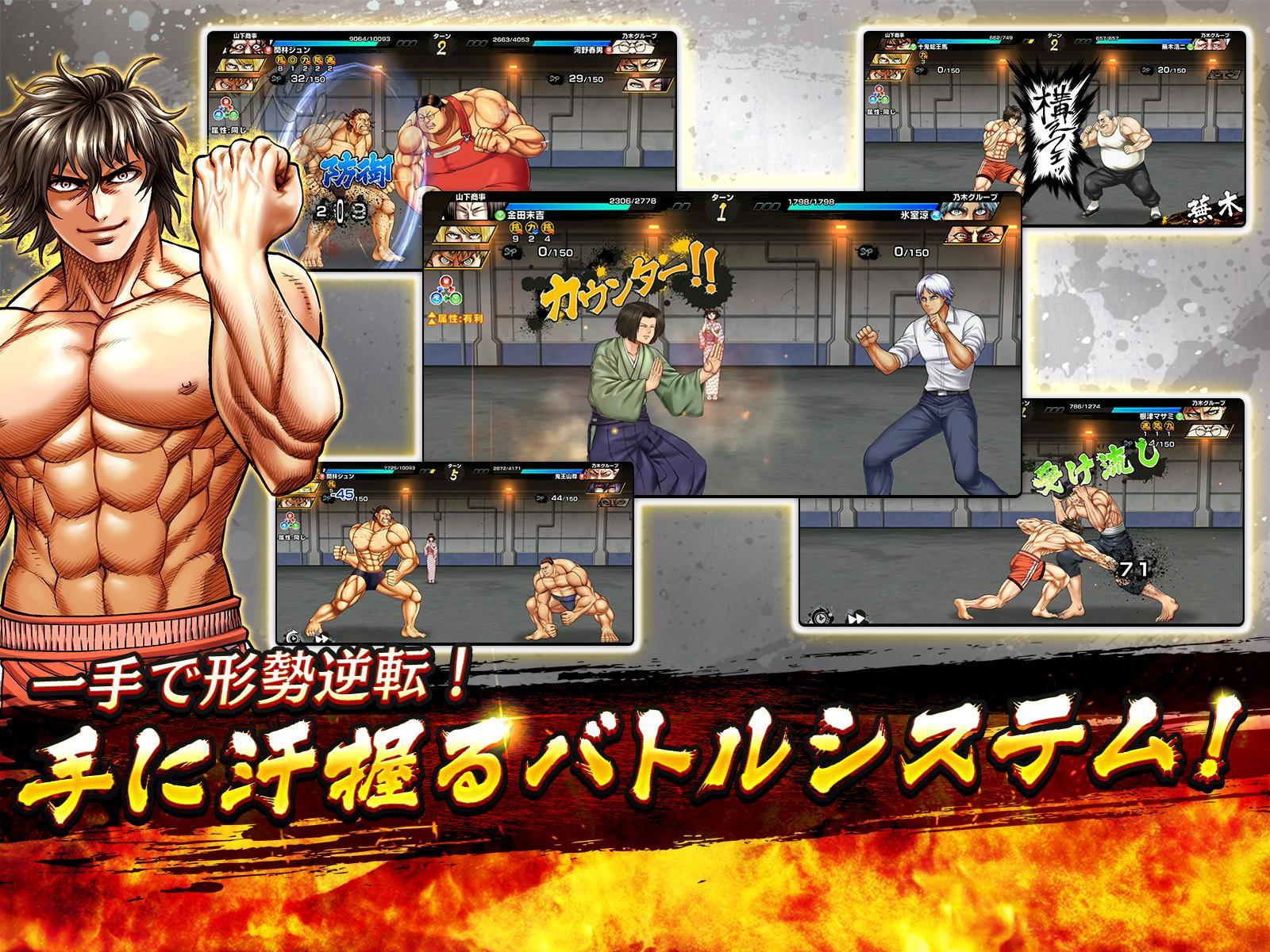The width and height of the screenshot is (1270, 952).
Task: Tap the blonde fighter's eye portrait thumbnail
Action: coord(464,234)
